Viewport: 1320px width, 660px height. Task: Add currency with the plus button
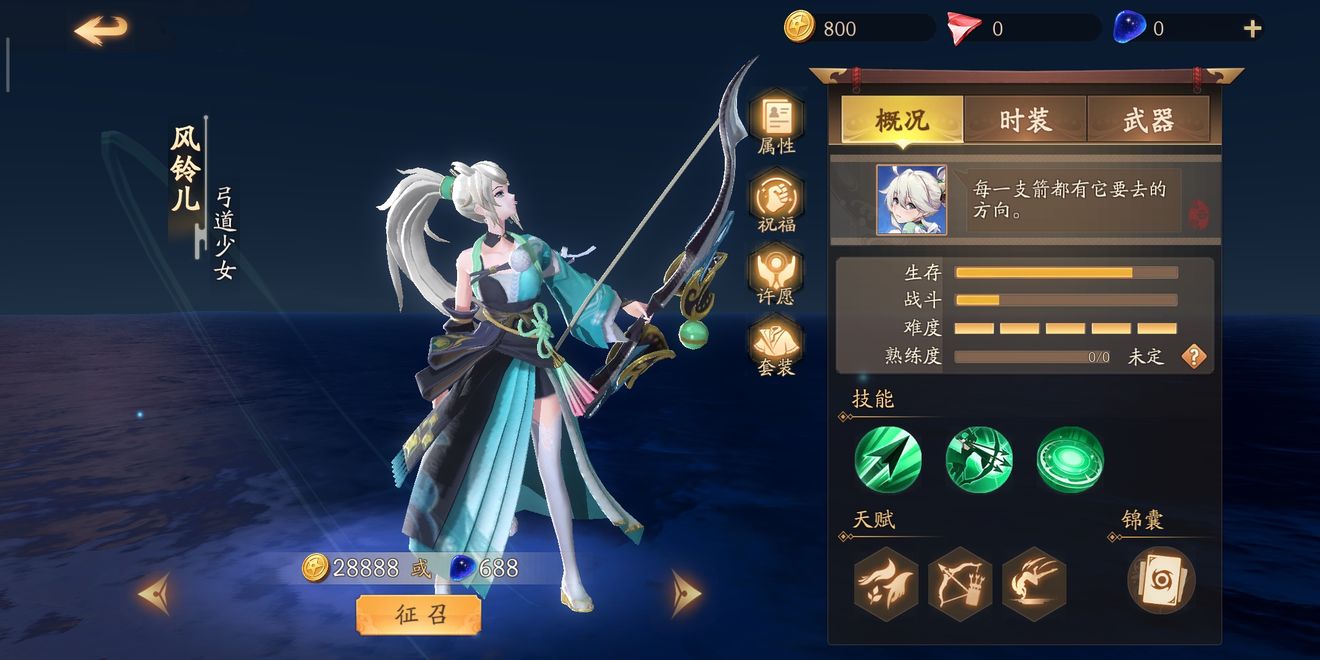click(1252, 29)
